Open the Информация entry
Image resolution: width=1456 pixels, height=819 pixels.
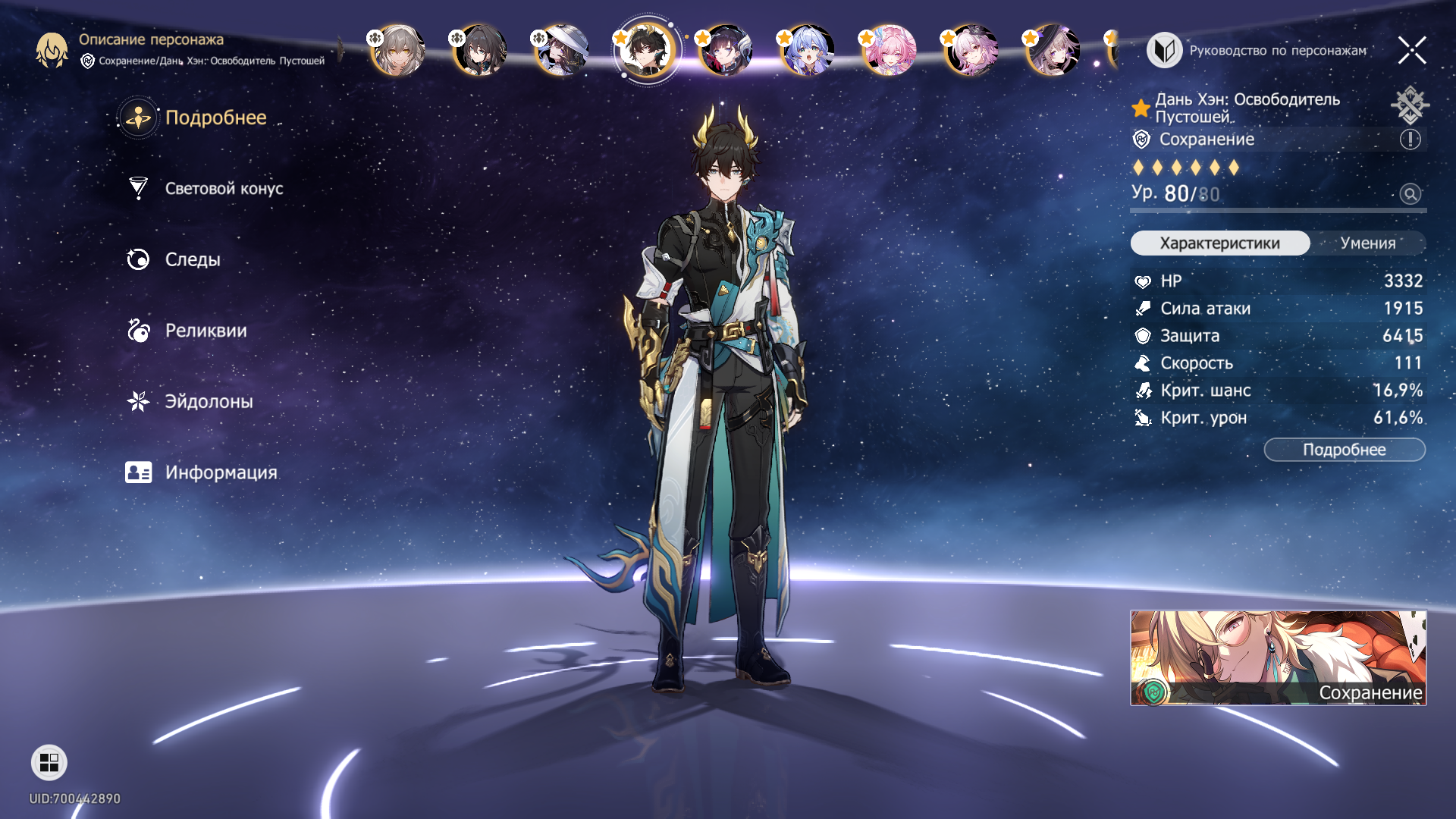coord(220,472)
